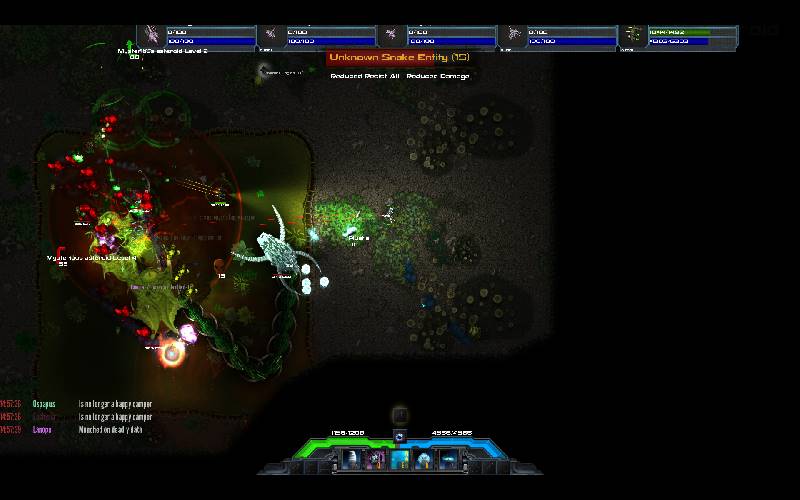Click the blue swirl icon above hotbar
The width and height of the screenshot is (800, 500).
(x=400, y=436)
